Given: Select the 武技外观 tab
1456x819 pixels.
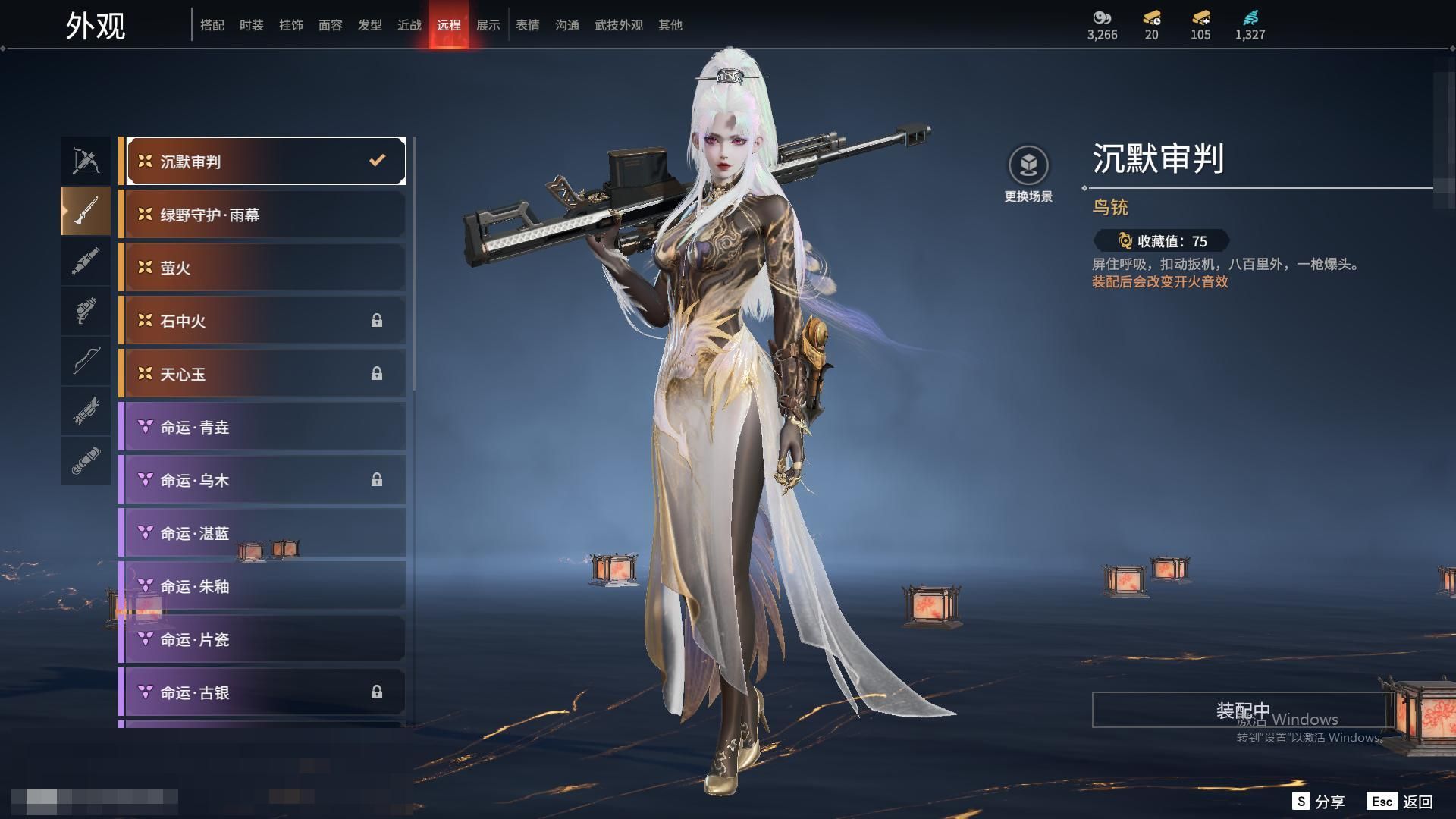Looking at the screenshot, I should [618, 25].
